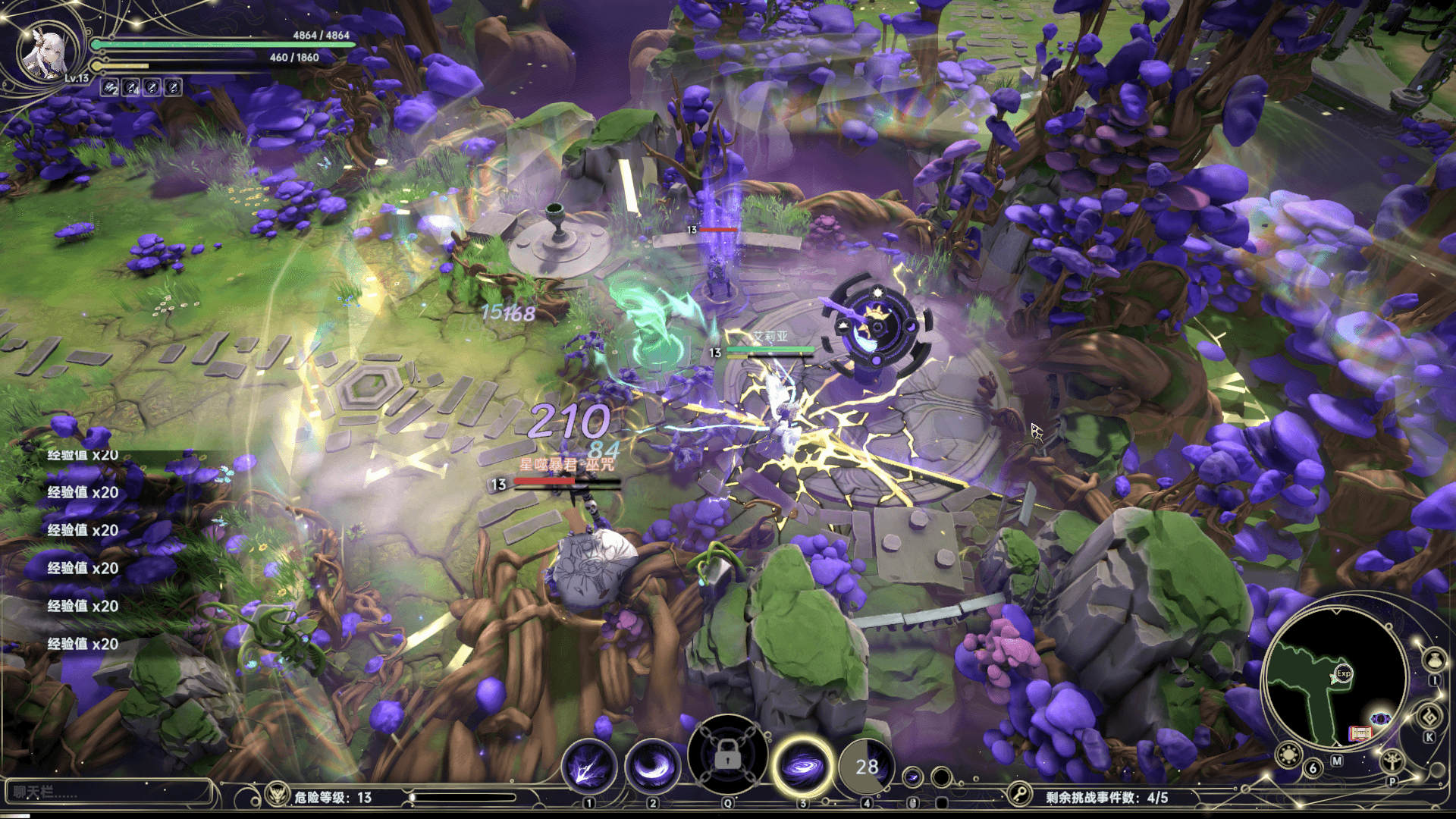The height and width of the screenshot is (819, 1456).
Task: Open the winged staff talent icon
Action: coord(1392,760)
